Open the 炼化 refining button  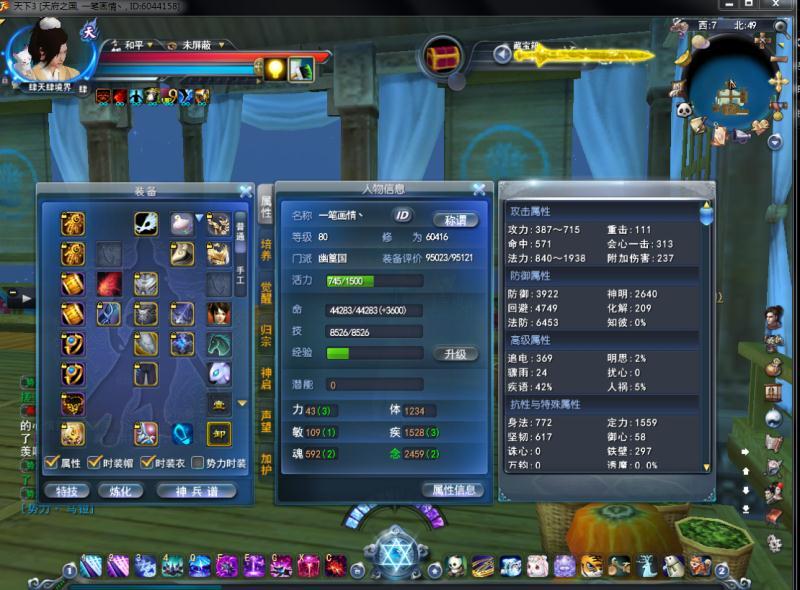tap(120, 490)
